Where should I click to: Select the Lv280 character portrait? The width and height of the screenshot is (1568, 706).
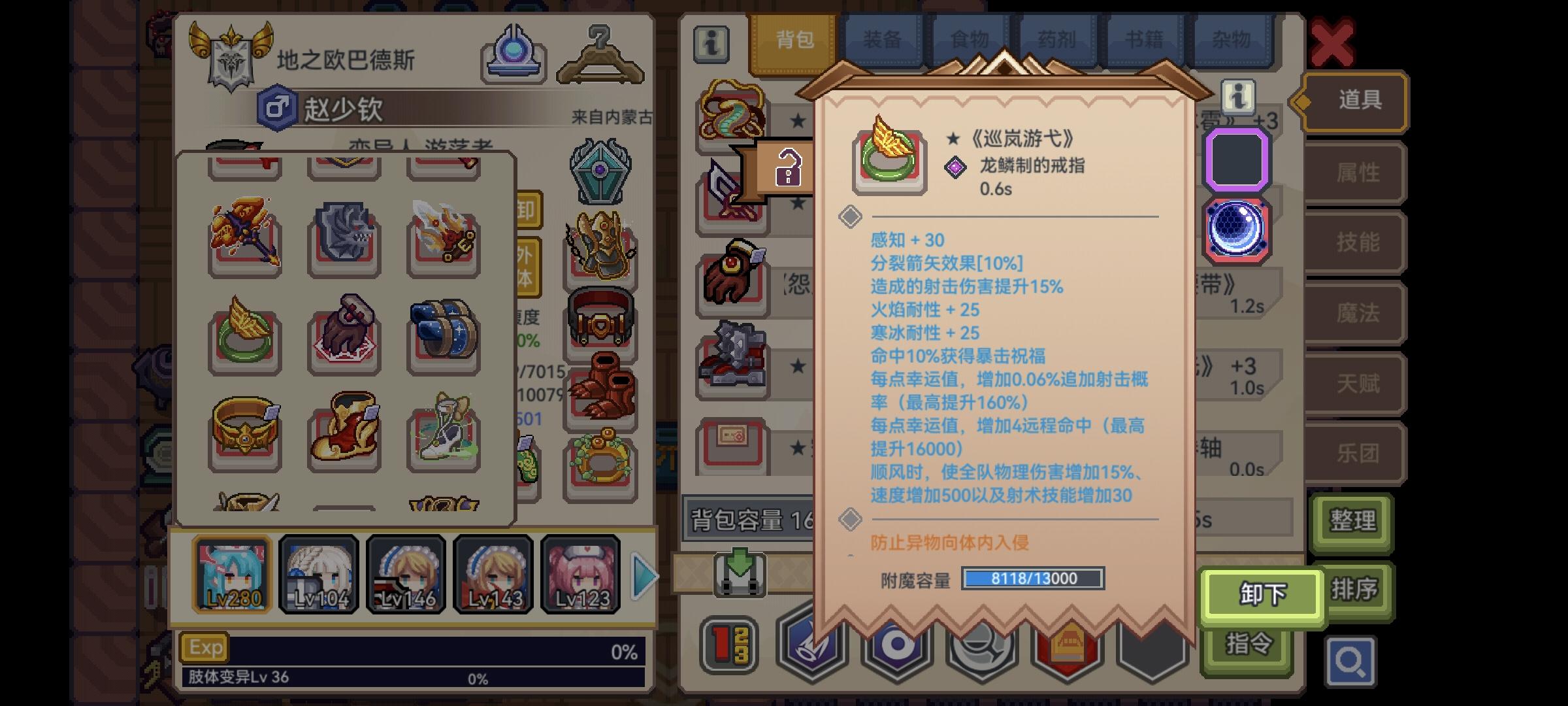(x=233, y=574)
